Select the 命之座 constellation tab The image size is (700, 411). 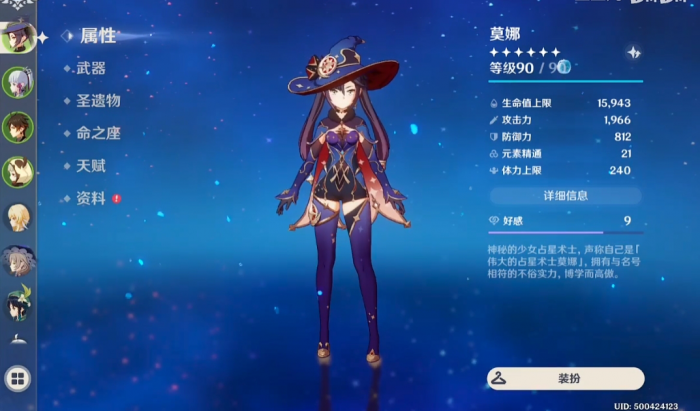point(97,133)
